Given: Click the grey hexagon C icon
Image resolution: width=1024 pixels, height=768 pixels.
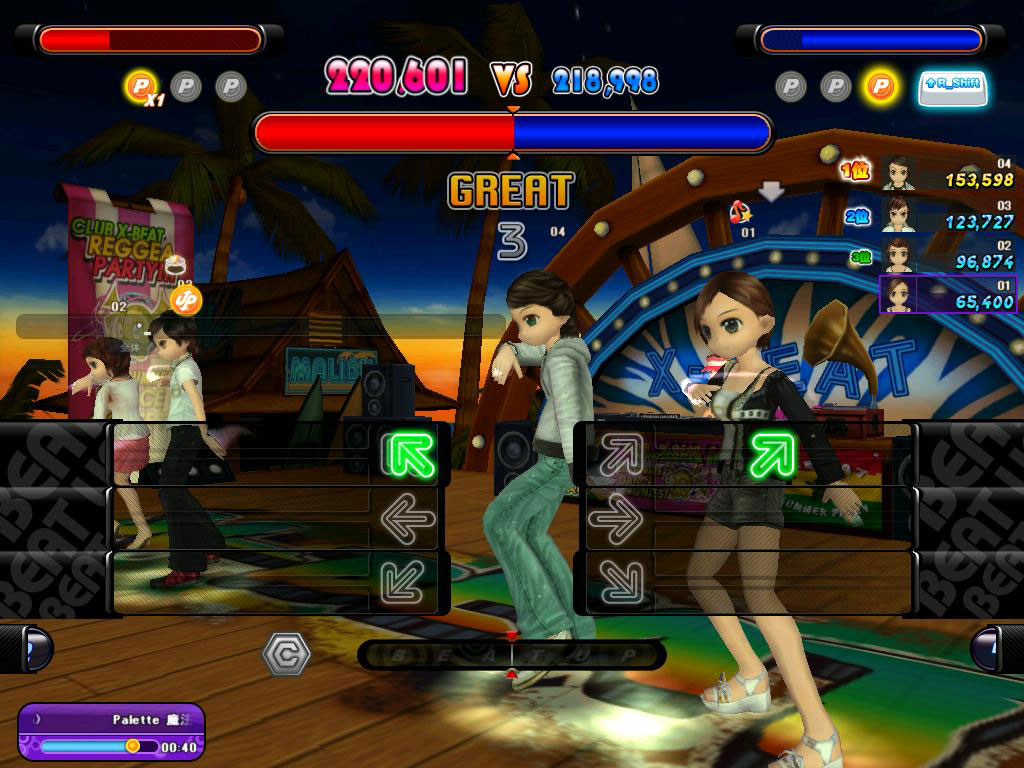Looking at the screenshot, I should point(286,654).
